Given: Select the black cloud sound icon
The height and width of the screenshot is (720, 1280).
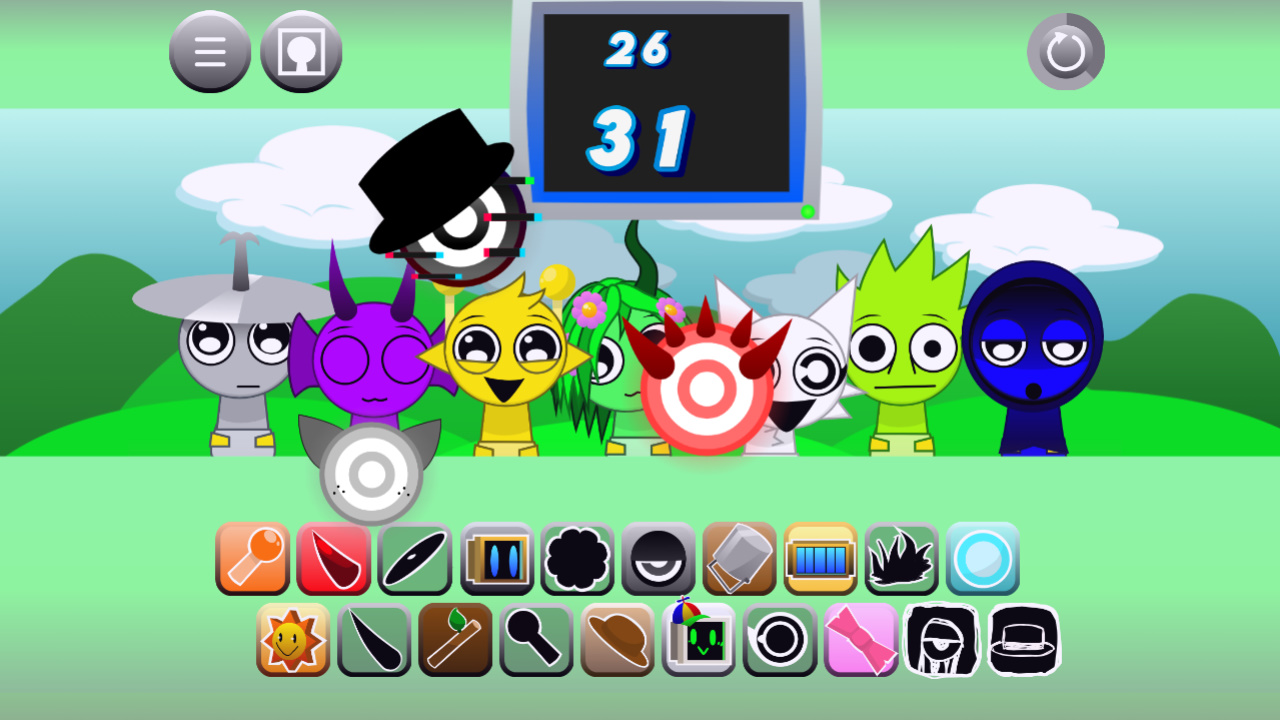Looking at the screenshot, I should click(x=577, y=558).
